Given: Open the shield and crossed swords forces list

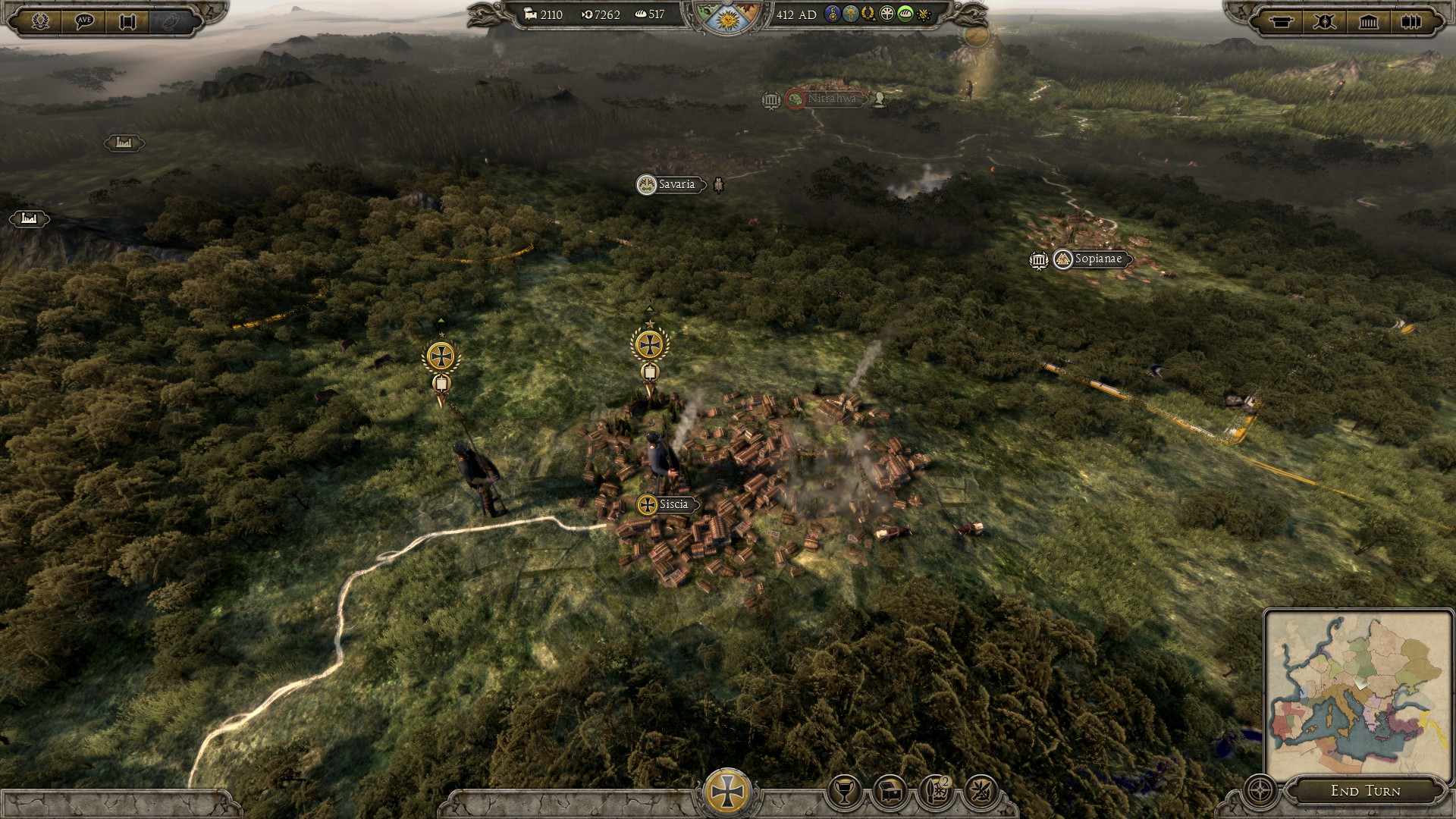Looking at the screenshot, I should (x=1325, y=21).
